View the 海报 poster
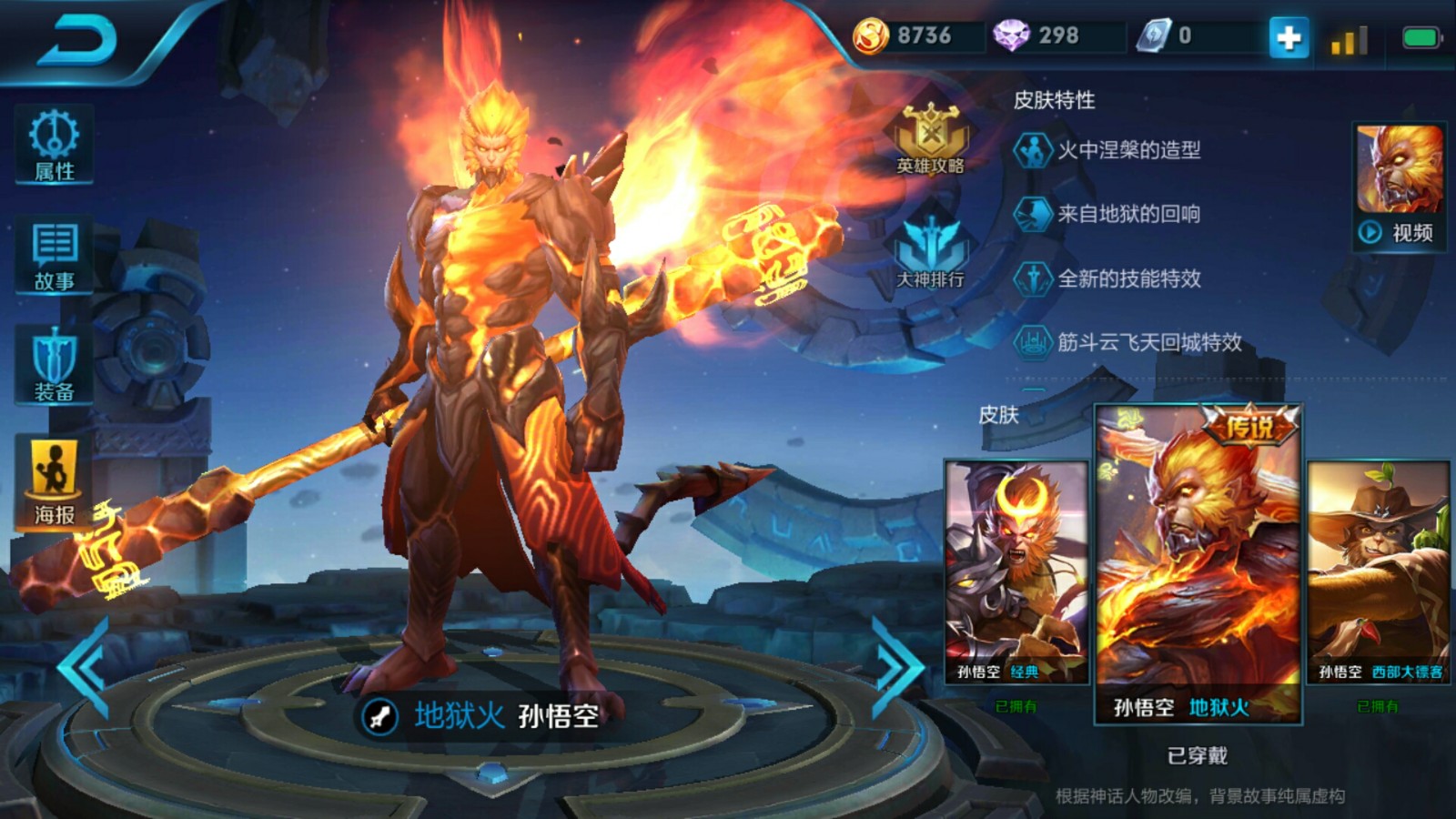 (x=54, y=482)
